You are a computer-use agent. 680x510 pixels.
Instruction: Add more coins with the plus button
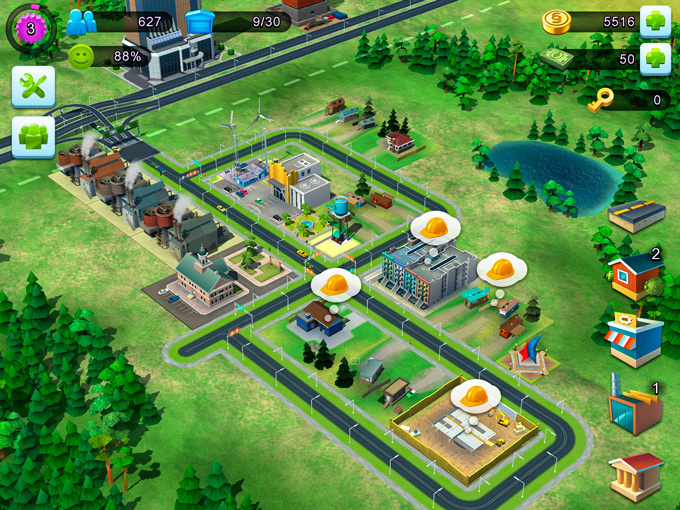655,21
